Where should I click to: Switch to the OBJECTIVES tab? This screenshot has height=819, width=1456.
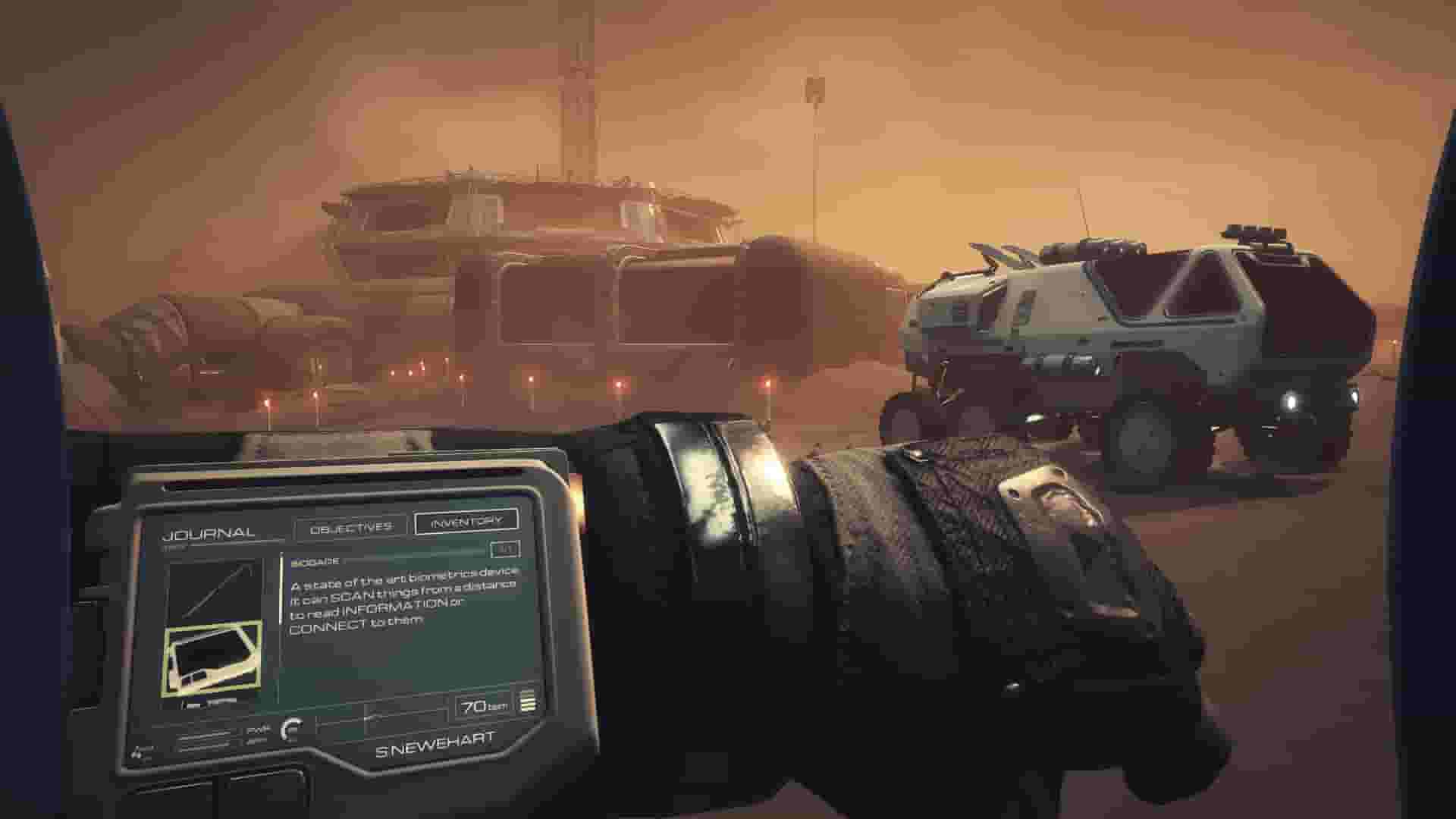351,526
